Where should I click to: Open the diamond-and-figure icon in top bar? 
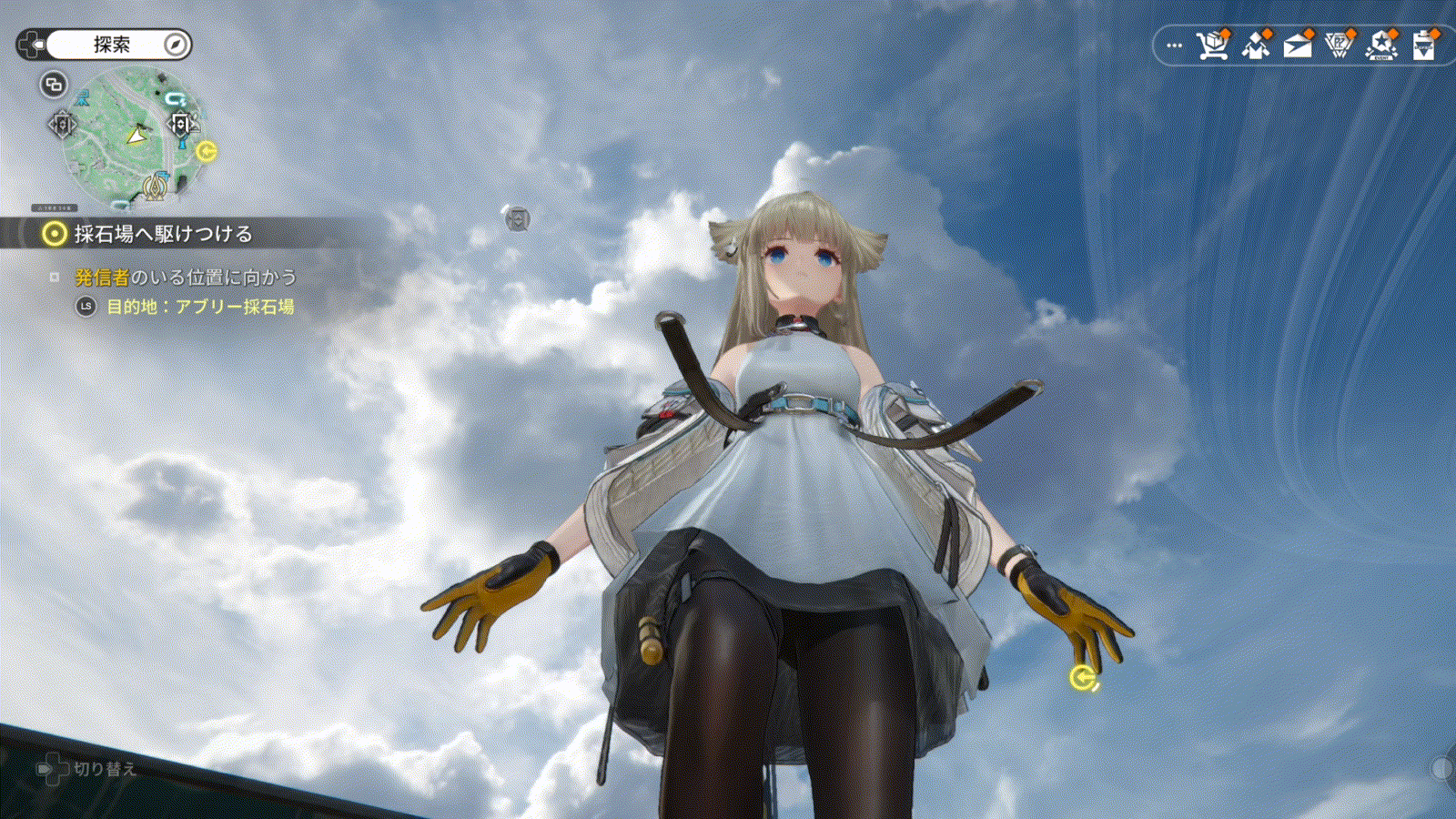pyautogui.click(x=1256, y=45)
